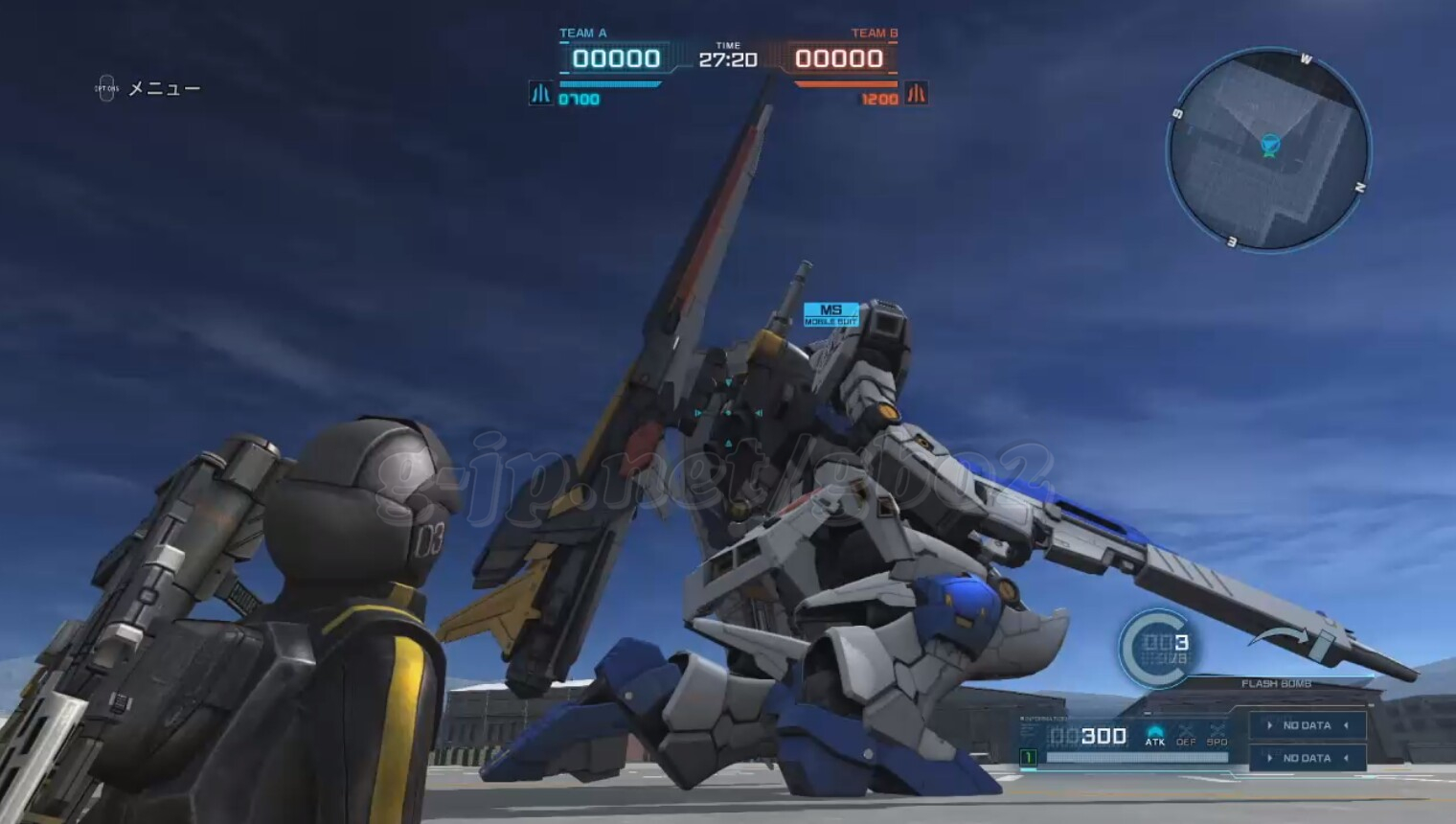1456x824 pixels.
Task: Select the player marker on the minimap
Action: pyautogui.click(x=1270, y=146)
